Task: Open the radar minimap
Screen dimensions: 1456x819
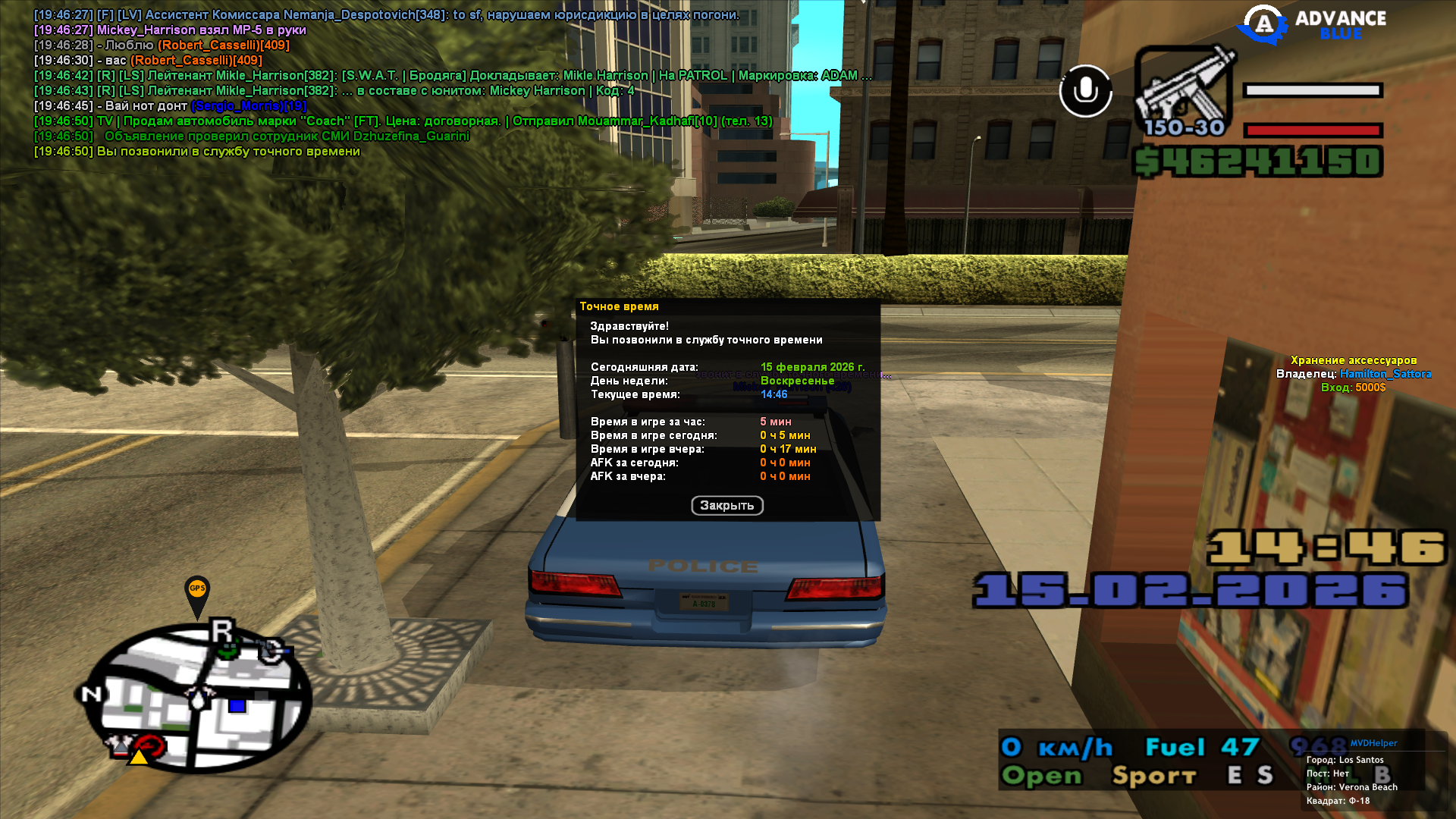Action: 197,698
